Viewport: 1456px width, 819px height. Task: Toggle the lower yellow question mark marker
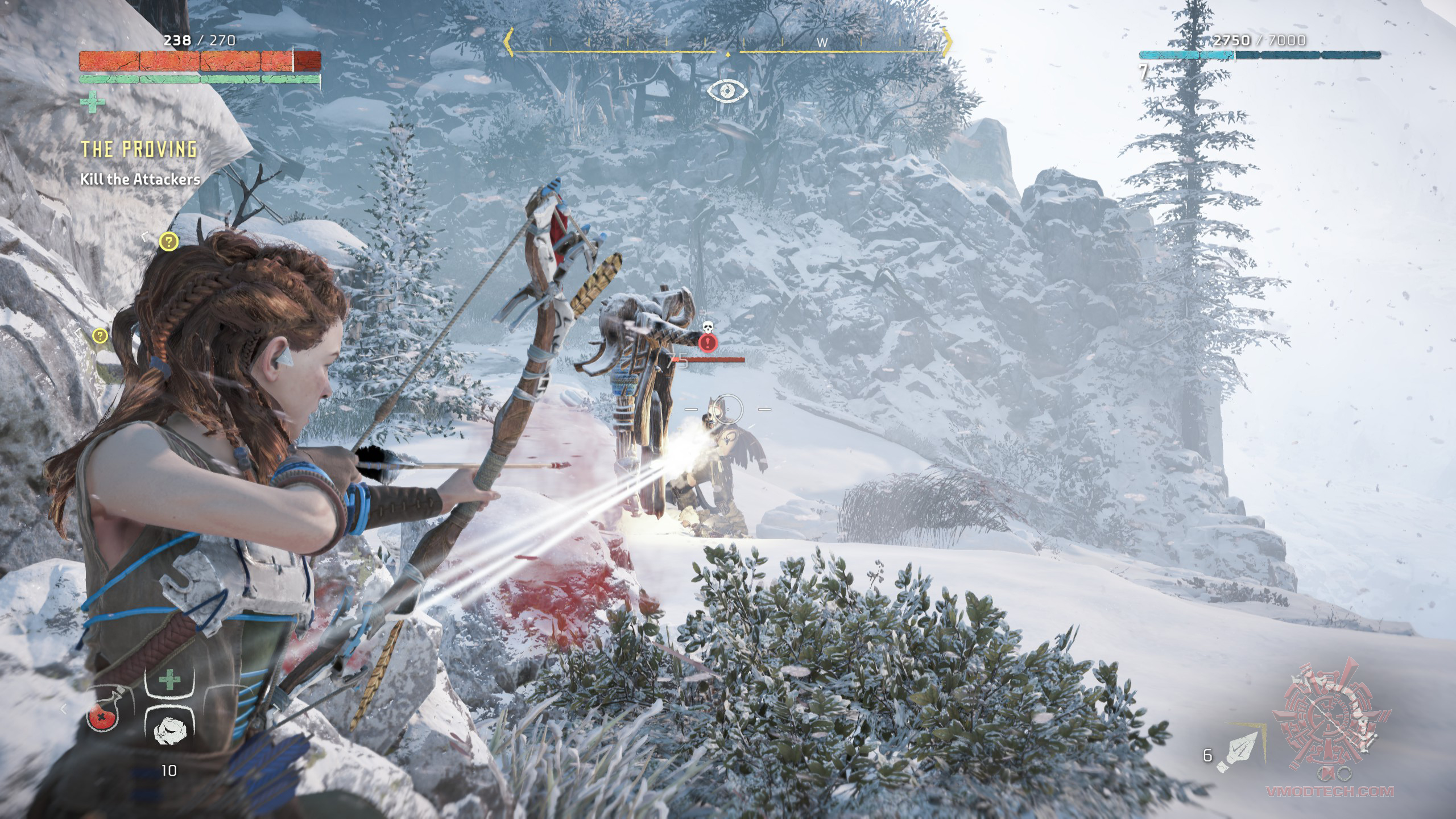pyautogui.click(x=101, y=337)
